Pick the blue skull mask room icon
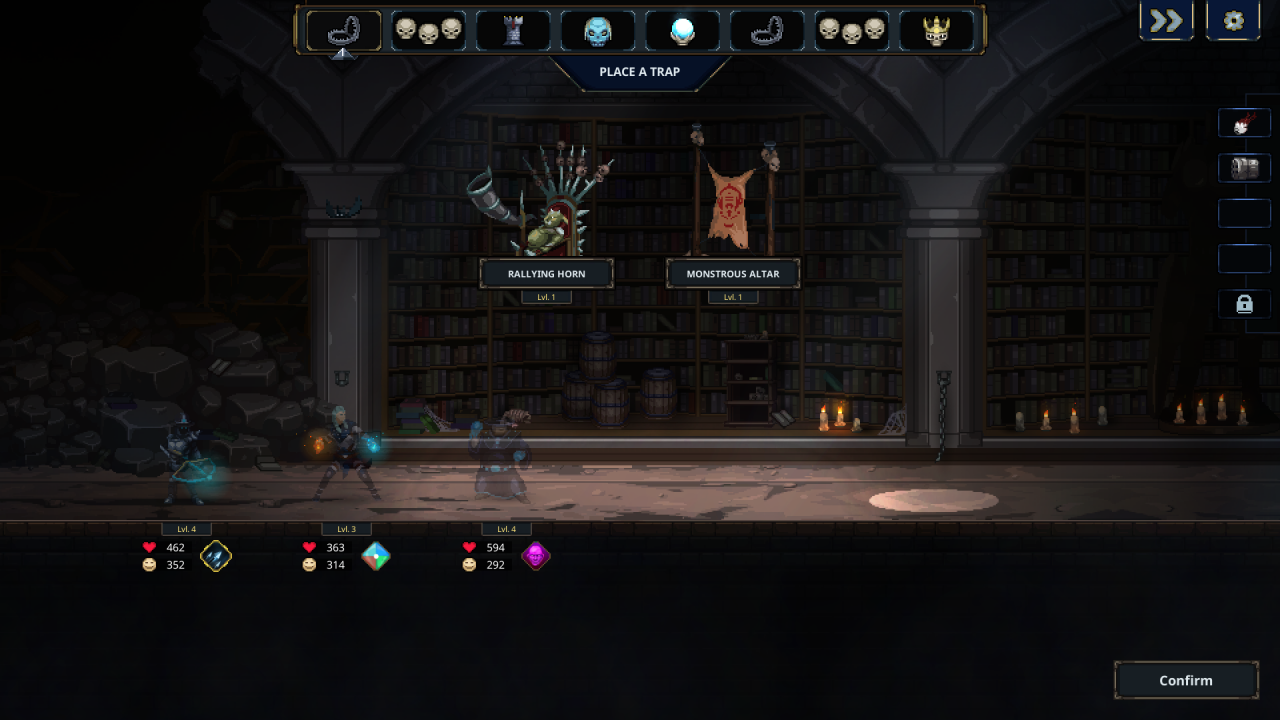The width and height of the screenshot is (1280, 720). pyautogui.click(x=598, y=31)
